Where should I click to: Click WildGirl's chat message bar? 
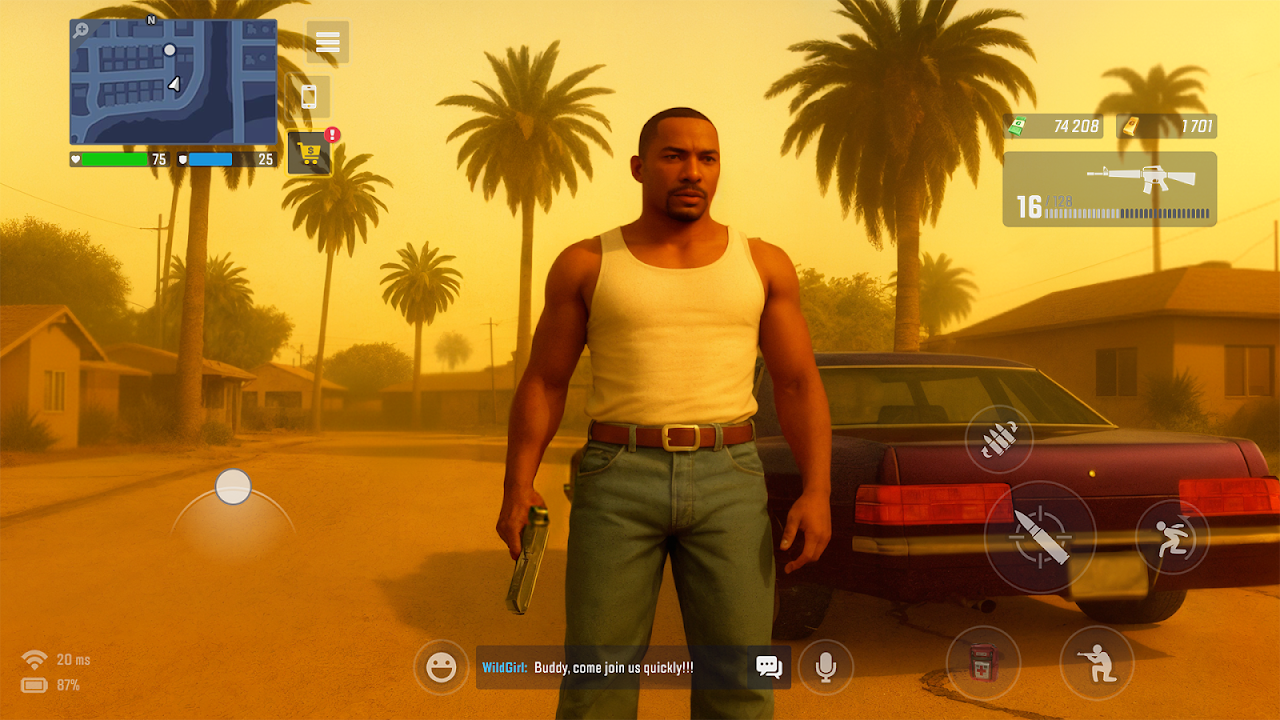coord(612,667)
